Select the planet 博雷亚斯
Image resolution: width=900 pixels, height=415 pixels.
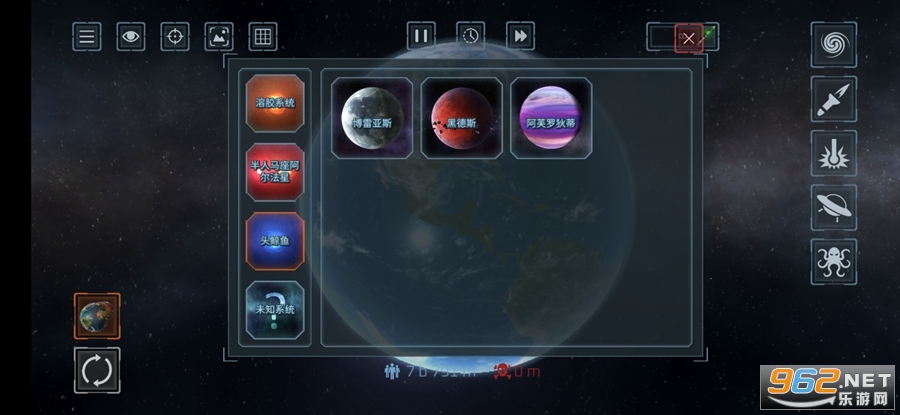pyautogui.click(x=372, y=118)
